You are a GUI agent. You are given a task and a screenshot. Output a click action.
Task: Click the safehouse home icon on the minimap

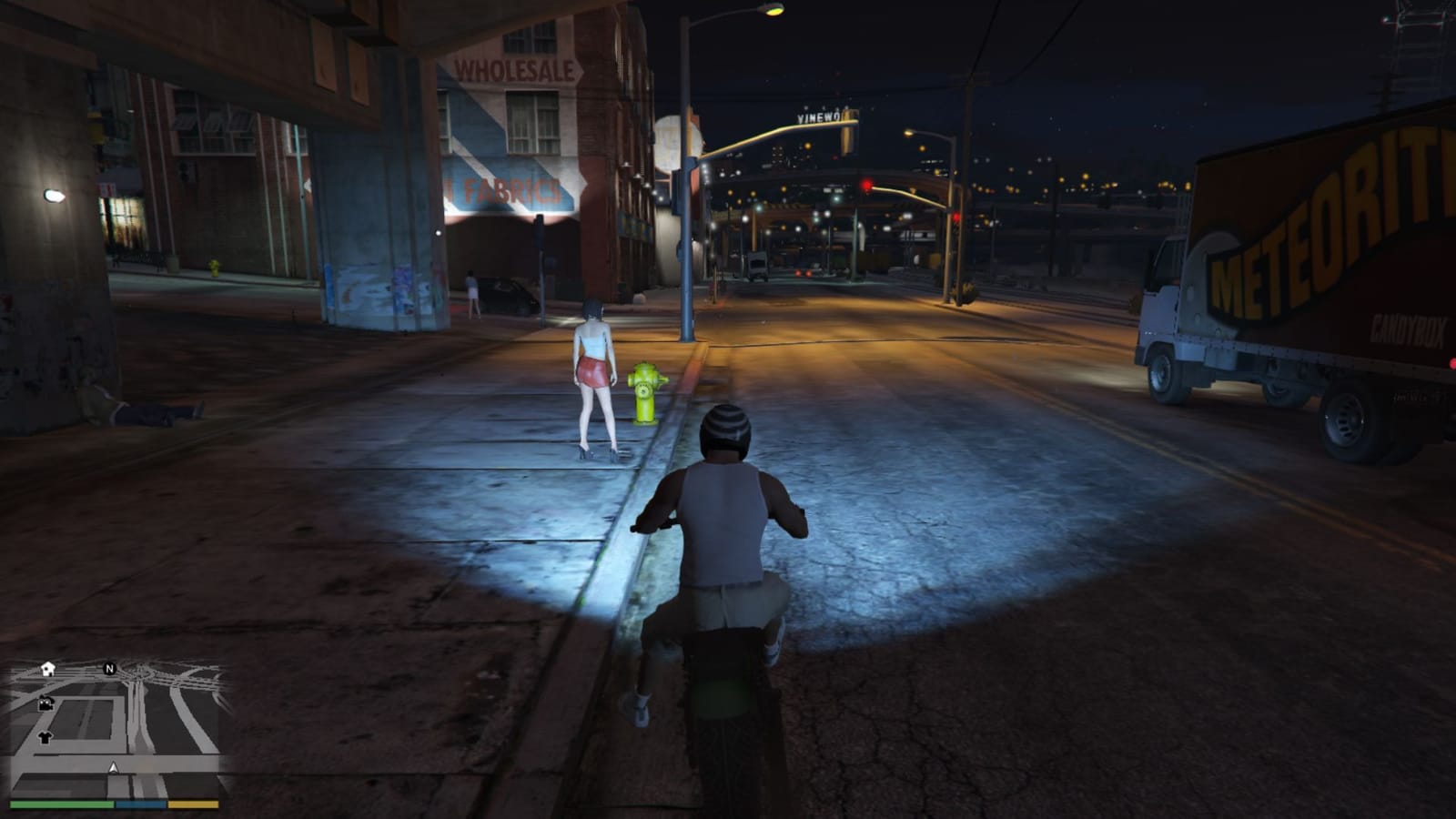[x=47, y=670]
